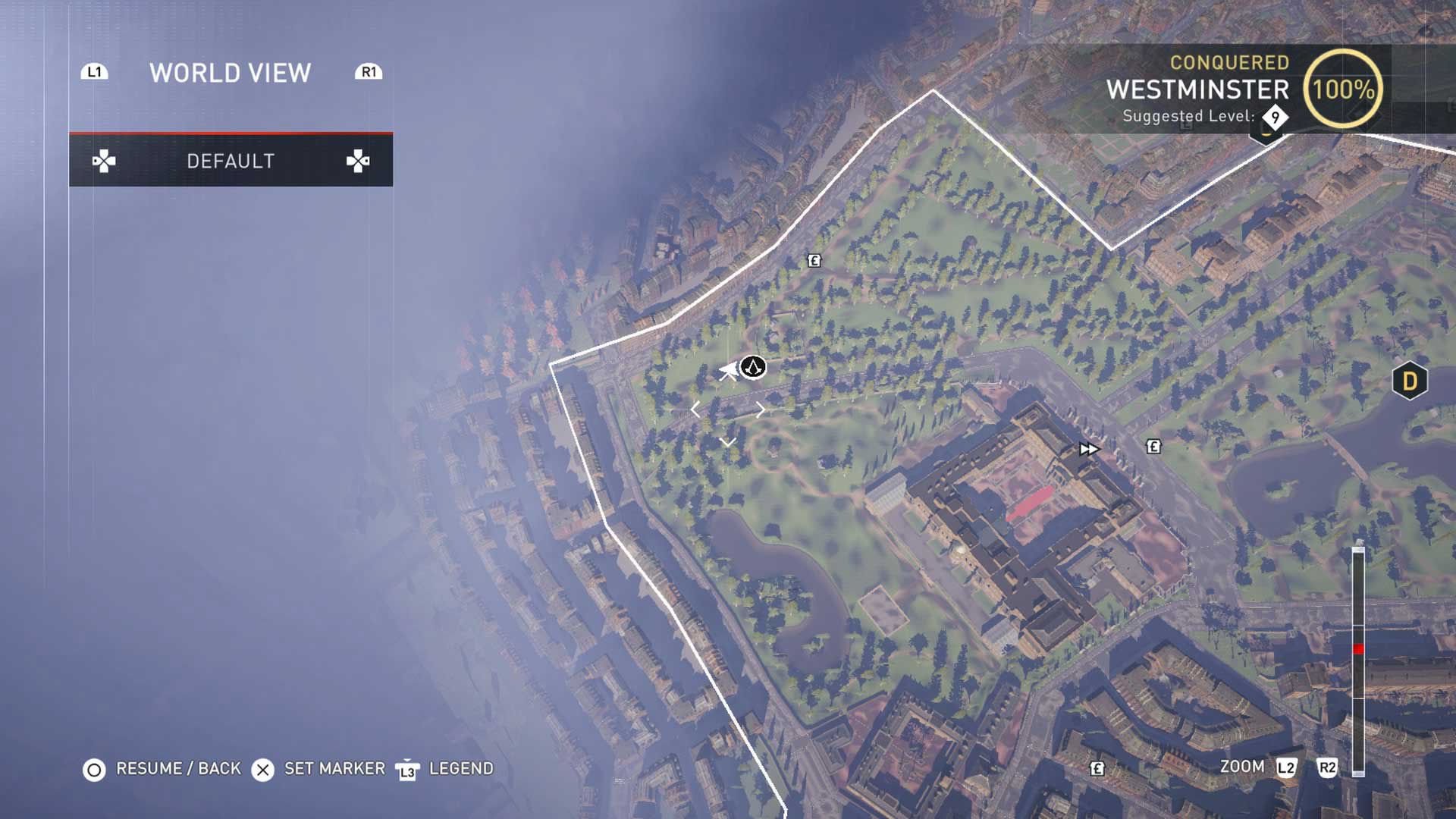
Task: Click RESUME / BACK text label
Action: click(x=176, y=768)
